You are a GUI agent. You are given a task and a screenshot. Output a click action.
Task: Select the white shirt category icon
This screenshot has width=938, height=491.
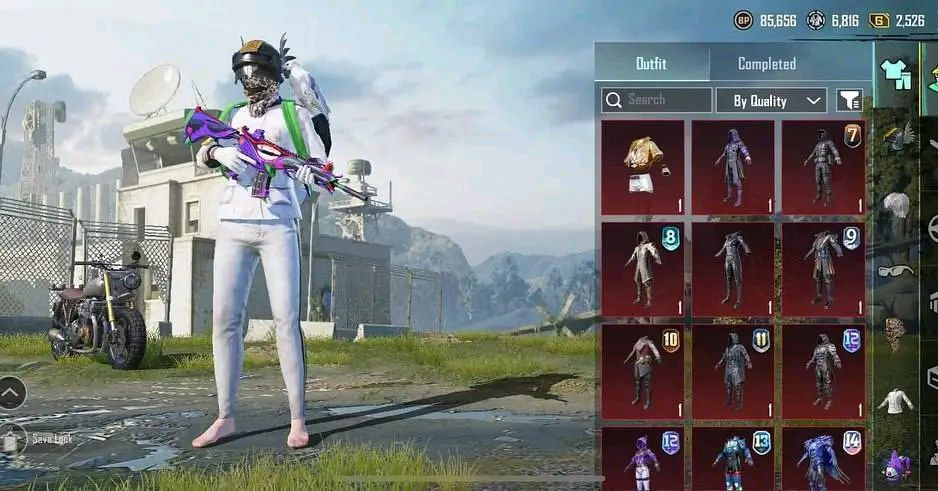895,400
